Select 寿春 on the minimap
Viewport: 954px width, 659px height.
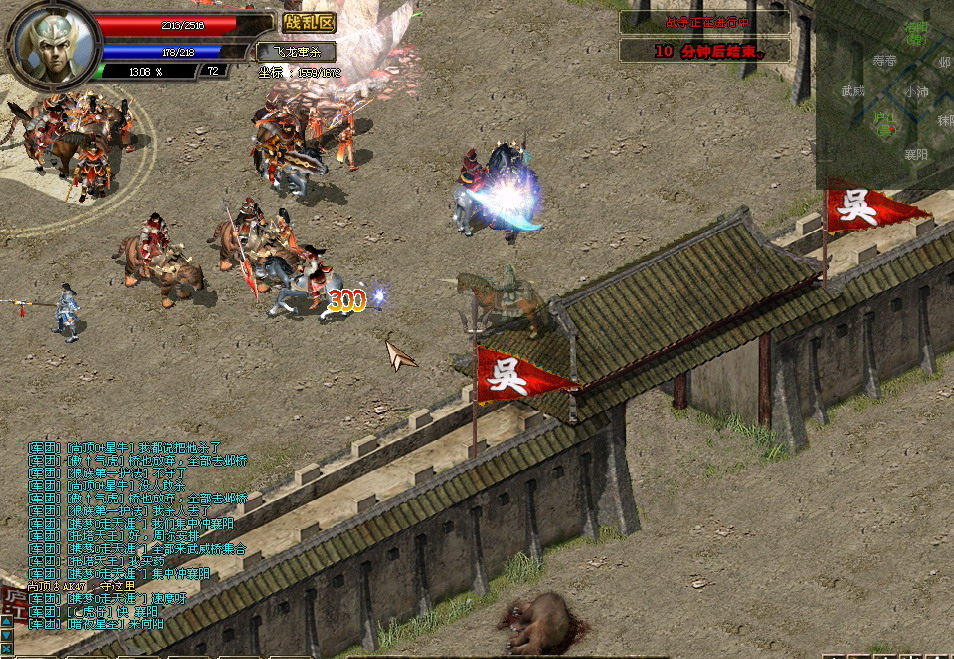884,61
